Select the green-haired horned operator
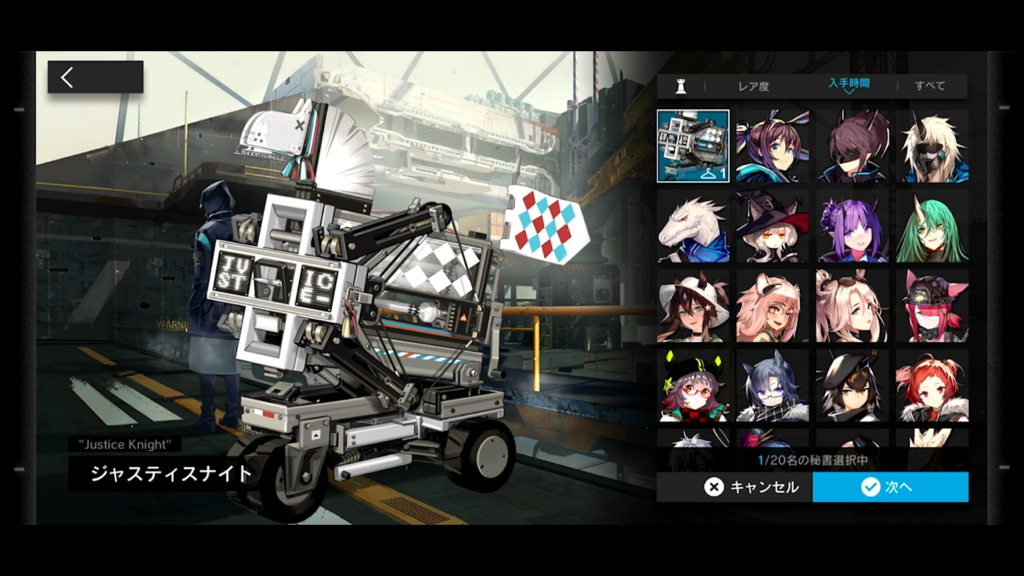1024x576 pixels. click(x=932, y=226)
